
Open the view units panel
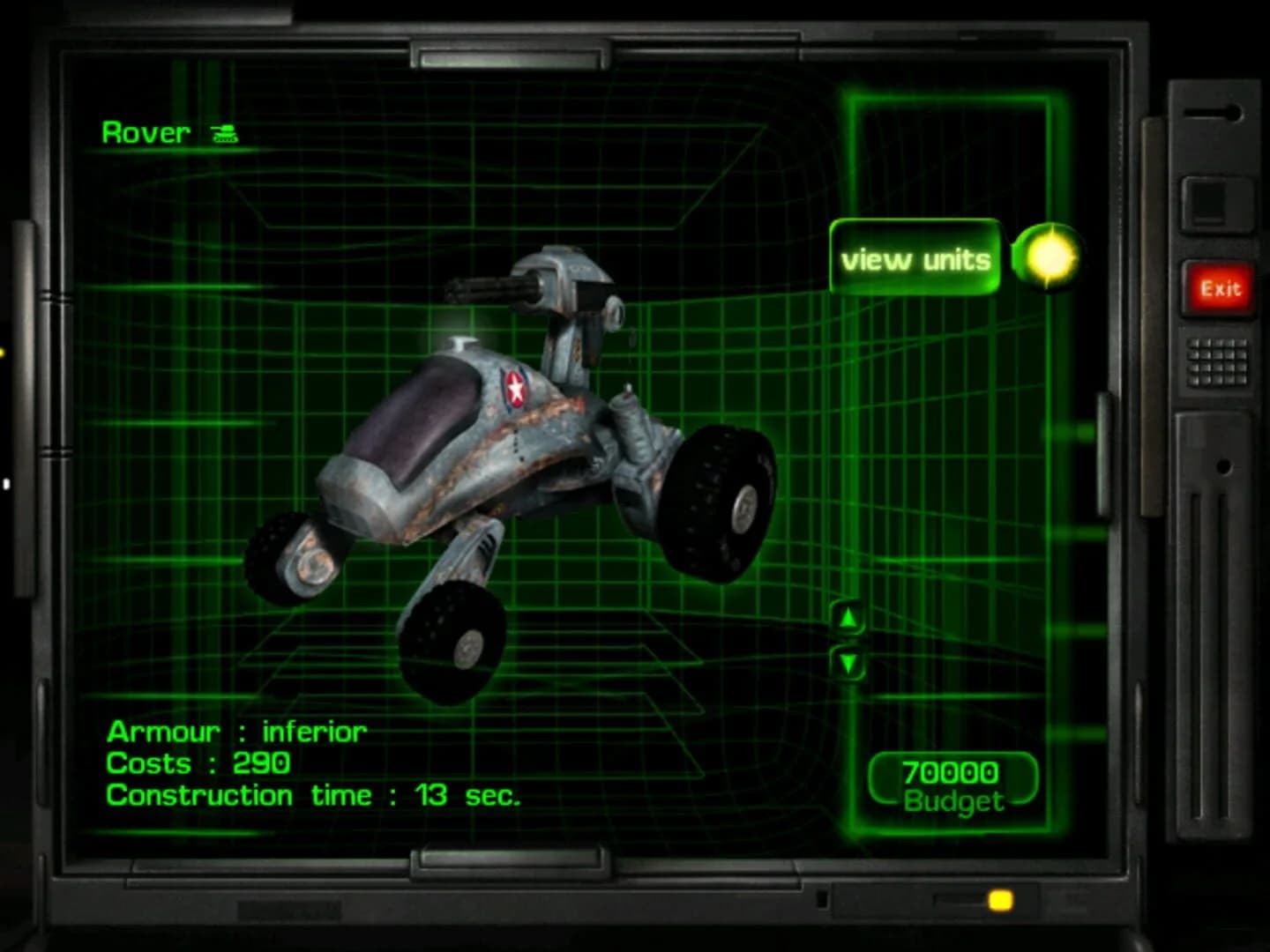coord(917,258)
